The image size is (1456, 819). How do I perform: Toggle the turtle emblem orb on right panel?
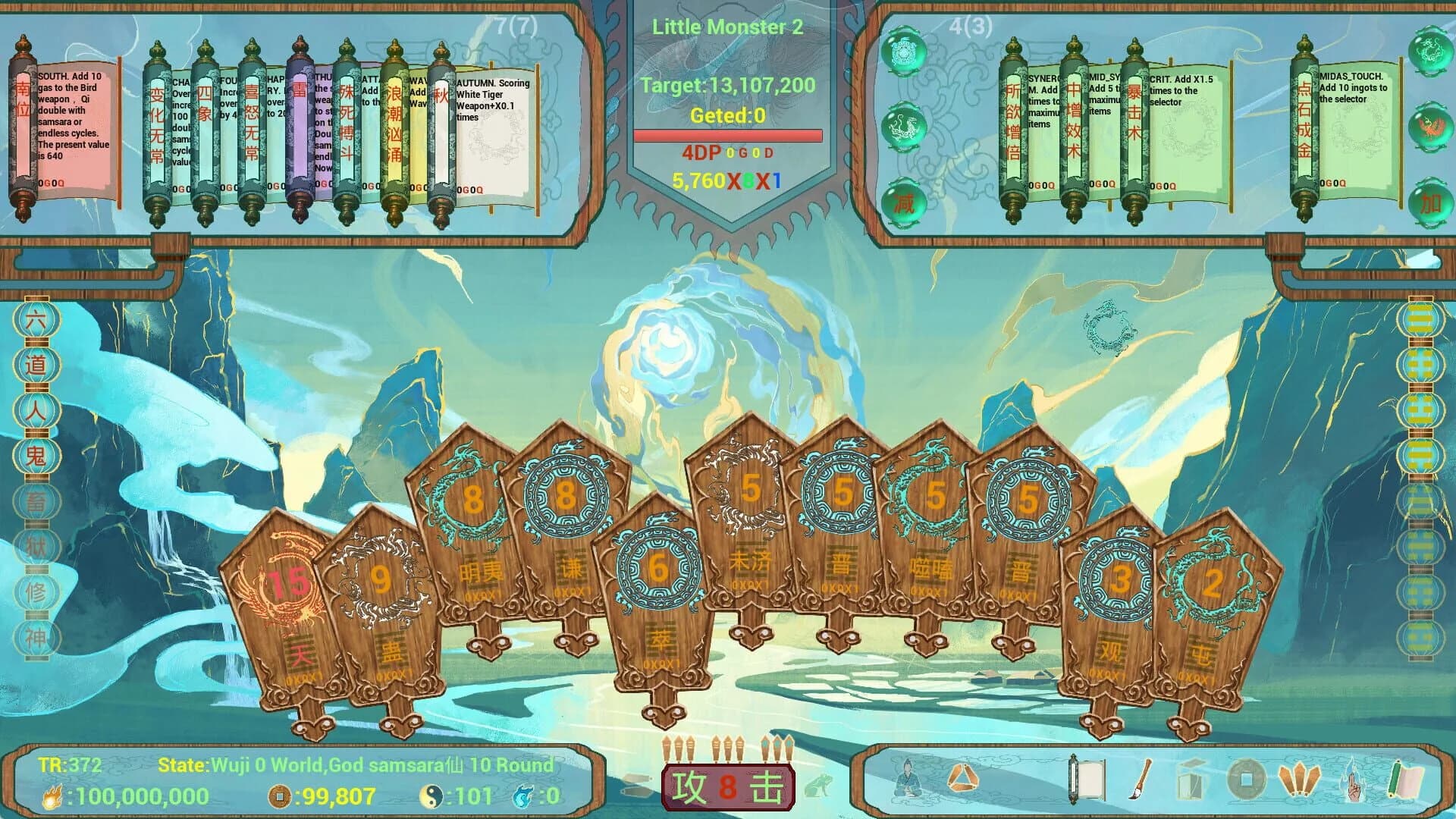(904, 53)
